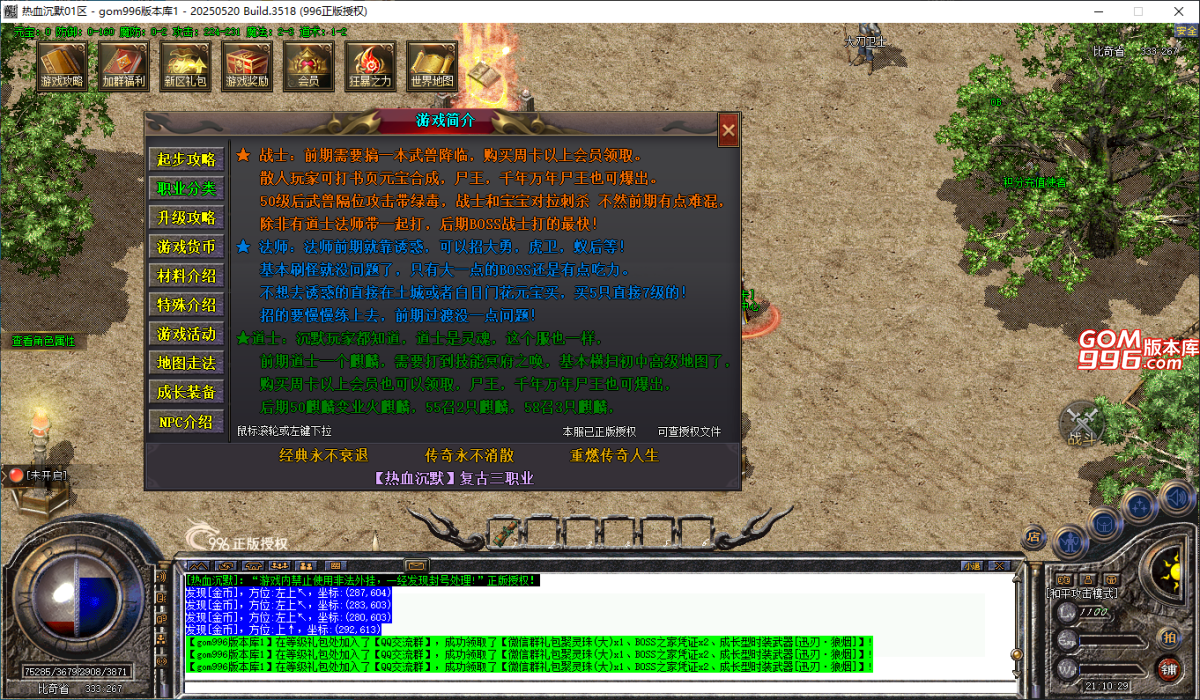Open the 特殊介绍 section
The width and height of the screenshot is (1200, 700).
pos(186,304)
